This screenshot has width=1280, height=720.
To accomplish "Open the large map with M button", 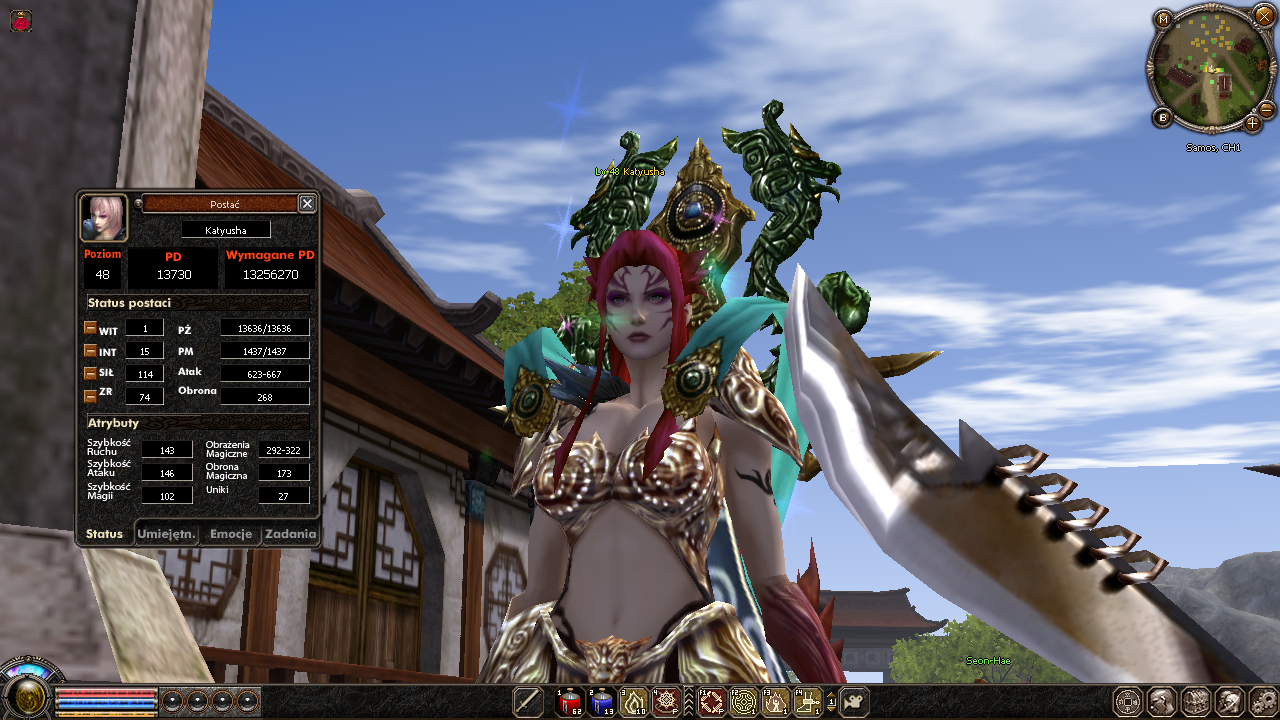I will (x=1163, y=19).
